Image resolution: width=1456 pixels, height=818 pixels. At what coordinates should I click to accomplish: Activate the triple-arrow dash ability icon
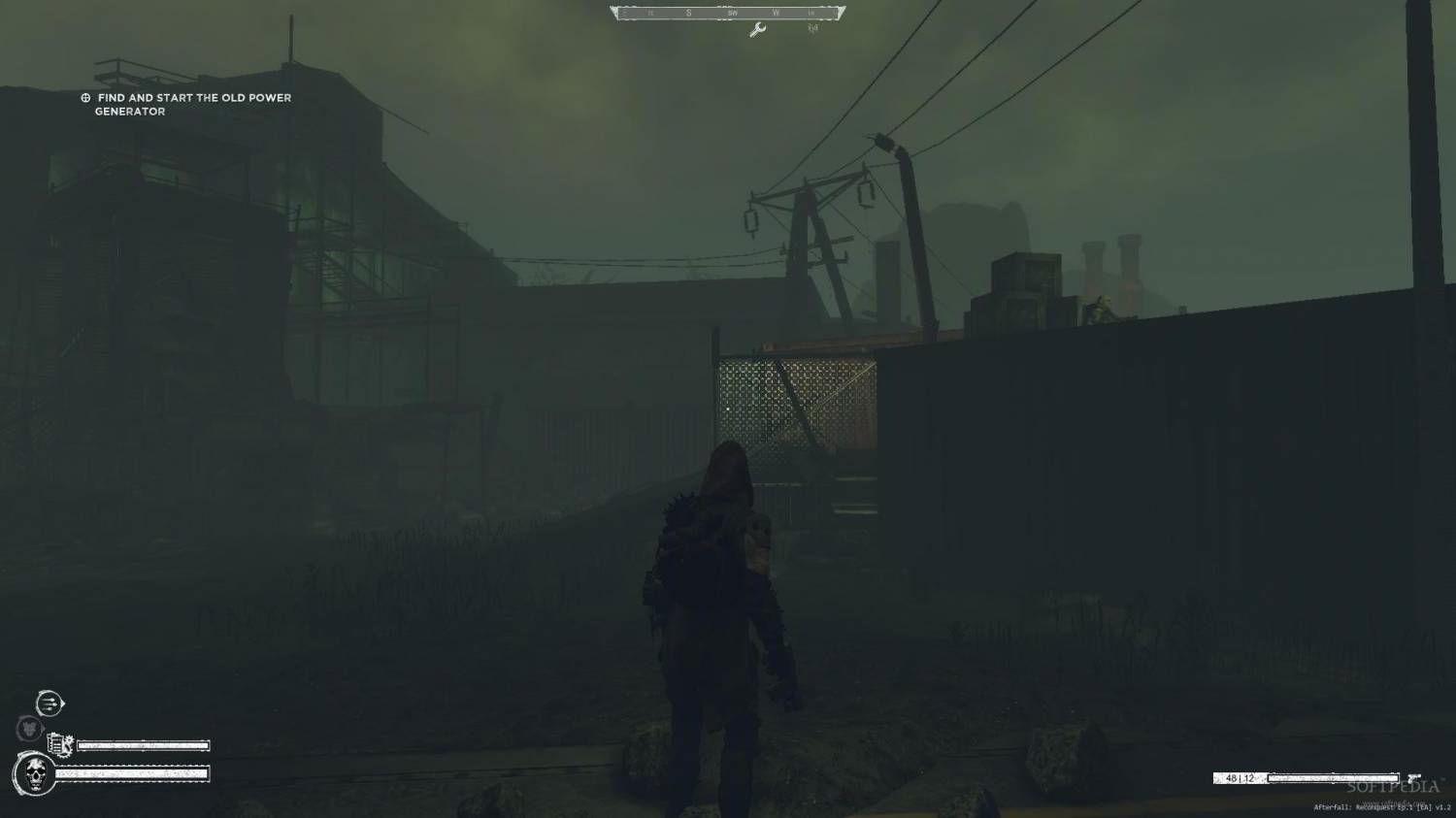[x=50, y=703]
